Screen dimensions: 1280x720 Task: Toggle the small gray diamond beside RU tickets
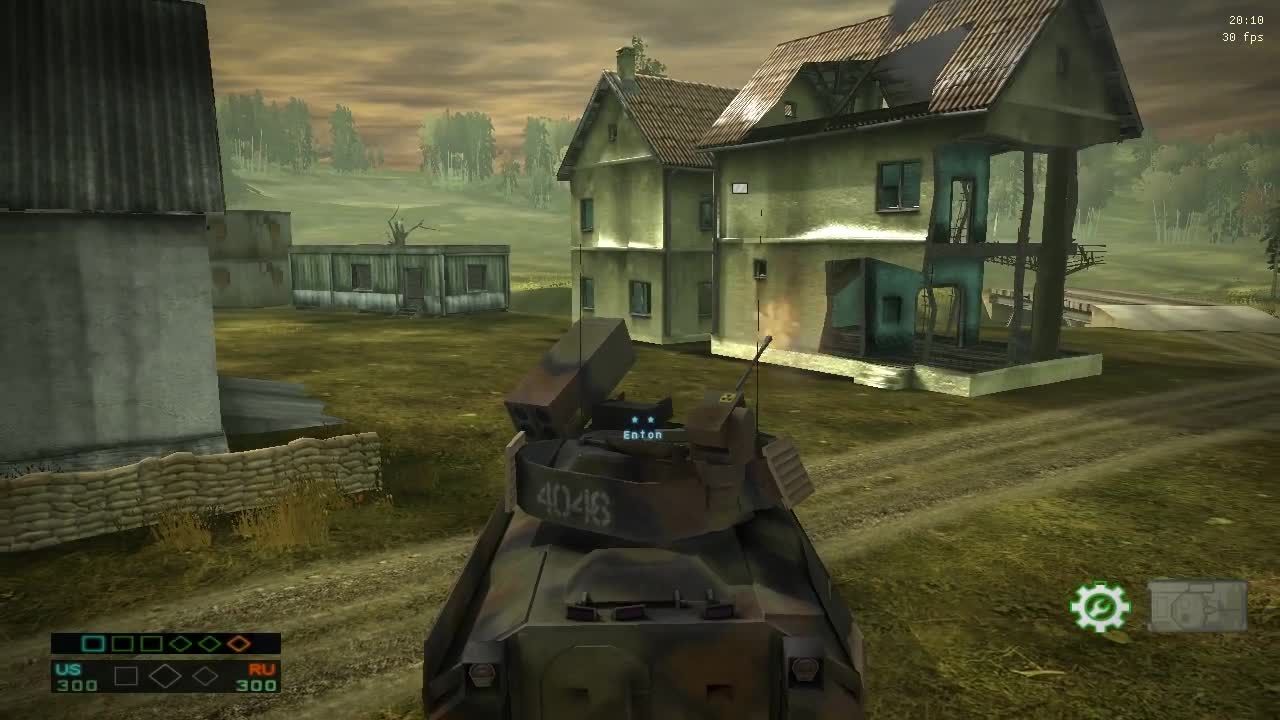tap(206, 676)
